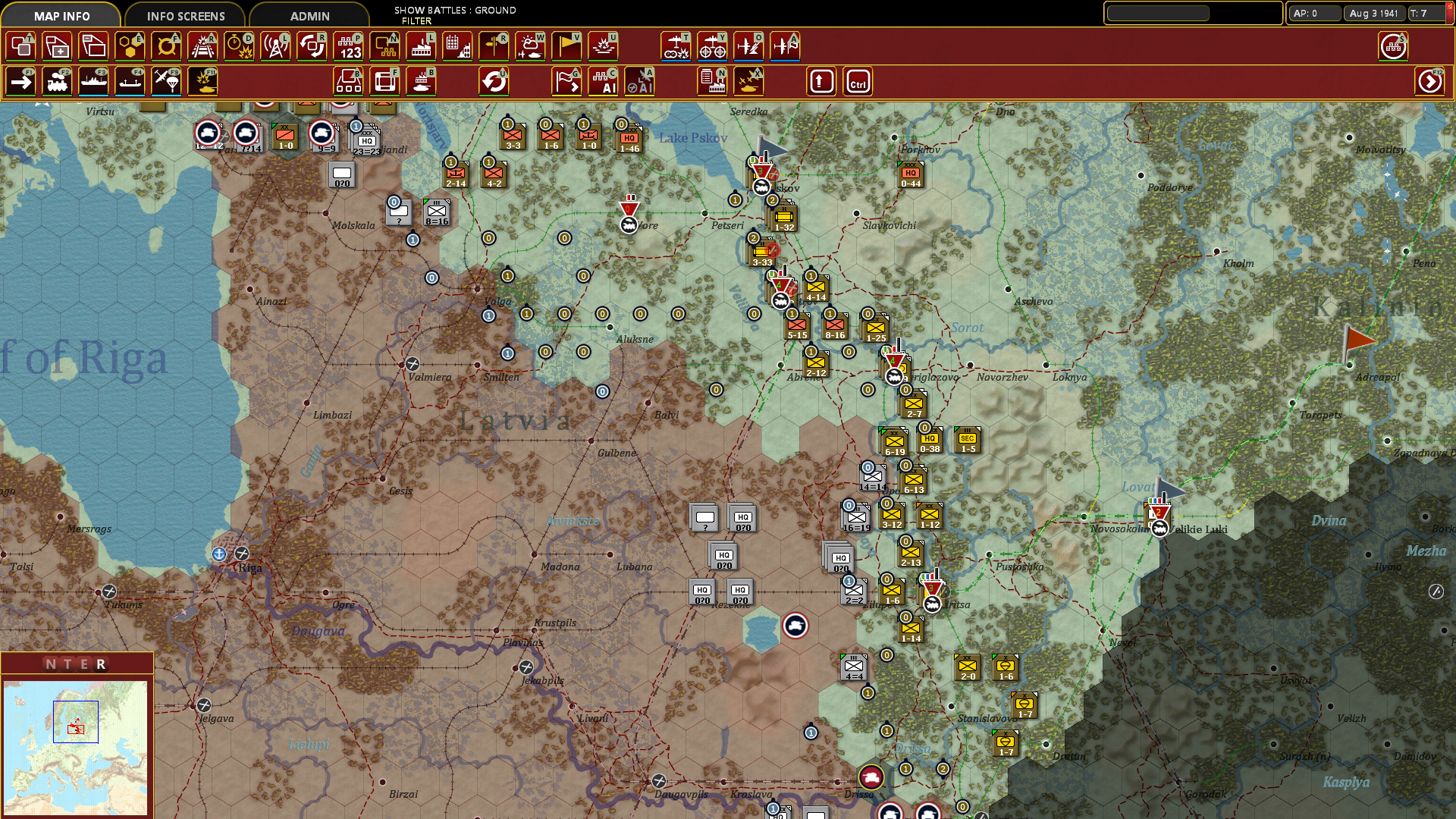
Task: Select air transfer mission mode (T airplane icon)
Action: 676,45
